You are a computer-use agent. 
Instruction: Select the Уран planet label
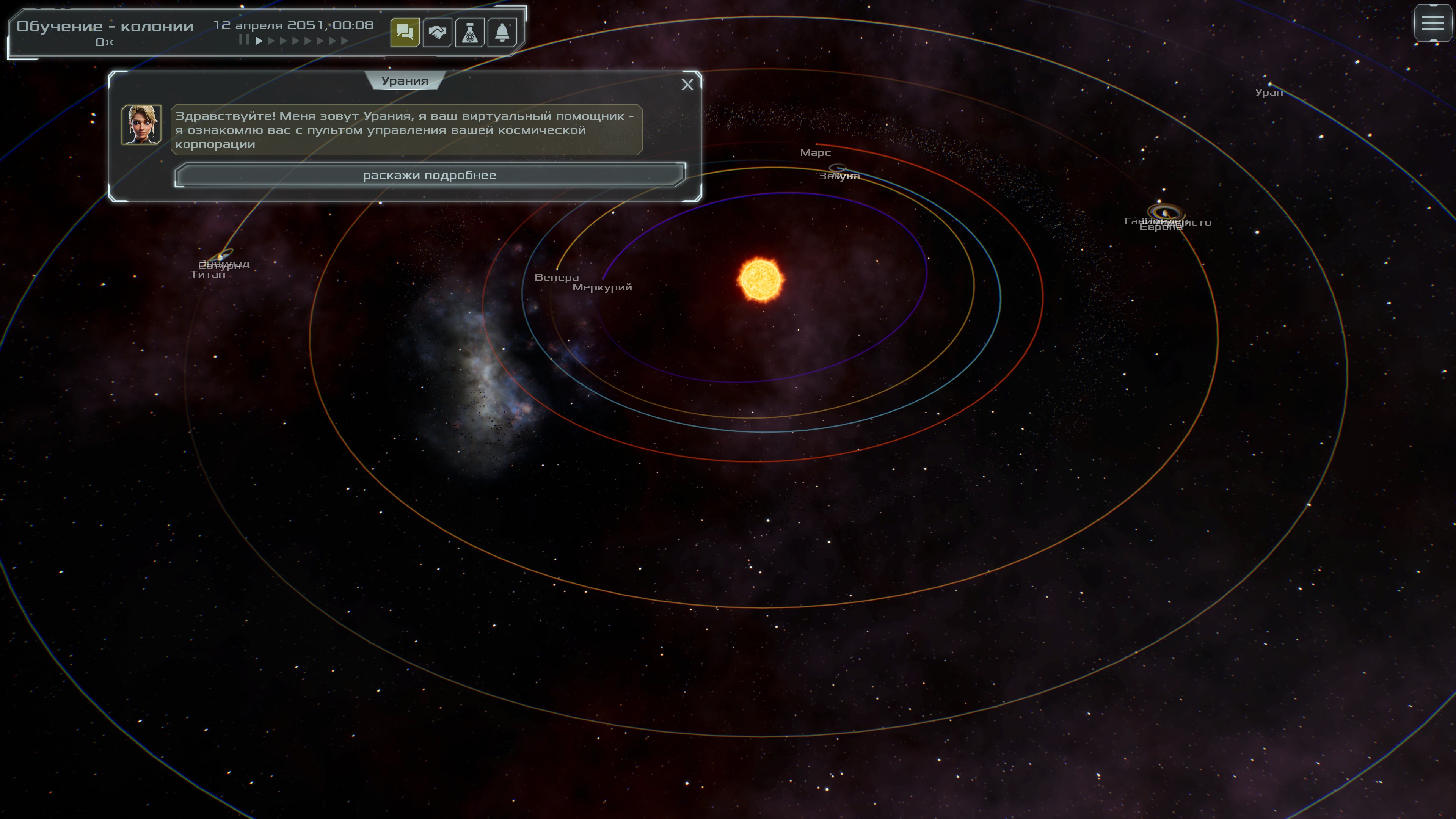click(1268, 93)
